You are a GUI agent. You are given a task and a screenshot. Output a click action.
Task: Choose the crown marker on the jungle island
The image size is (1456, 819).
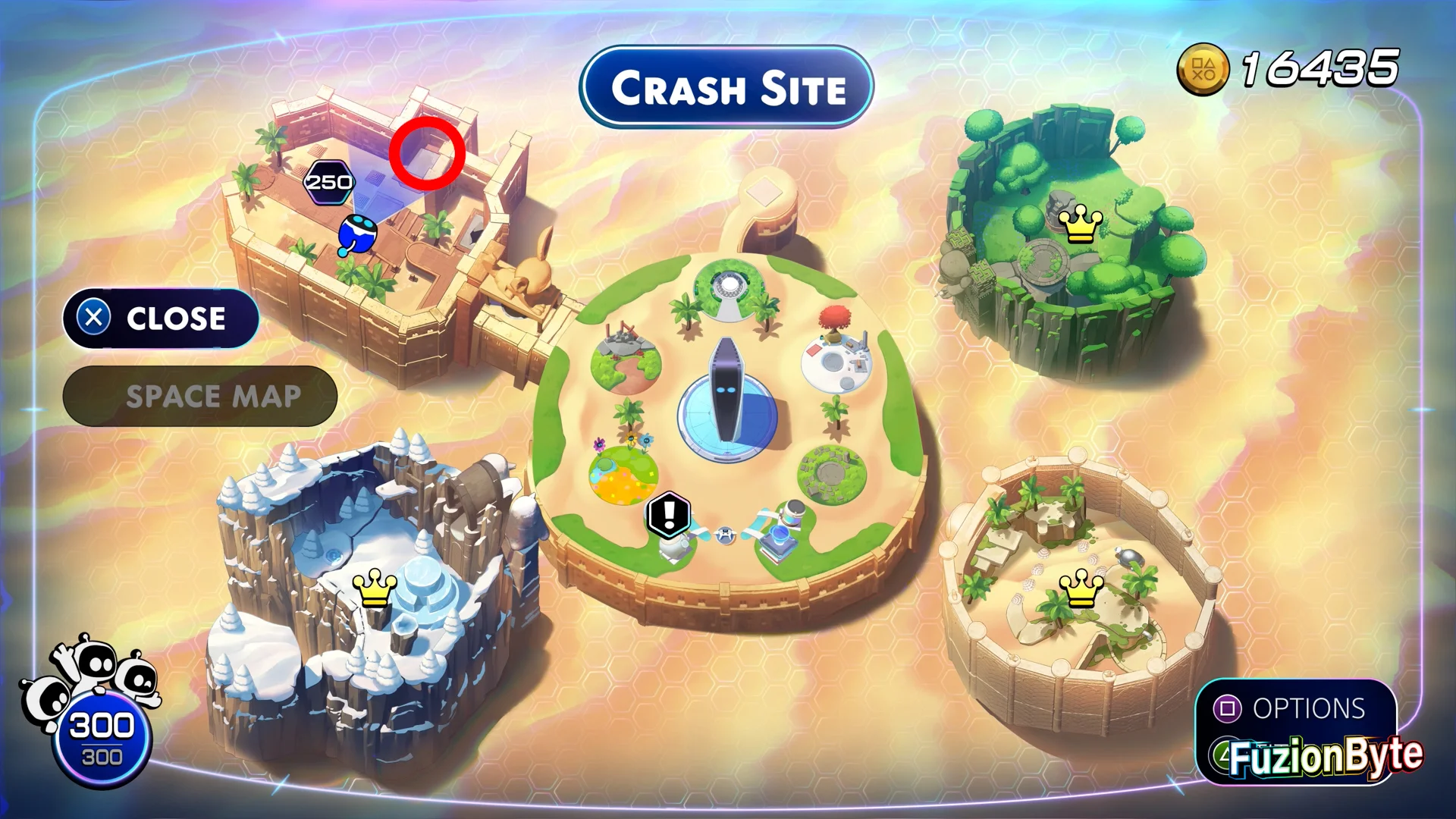(x=1080, y=224)
